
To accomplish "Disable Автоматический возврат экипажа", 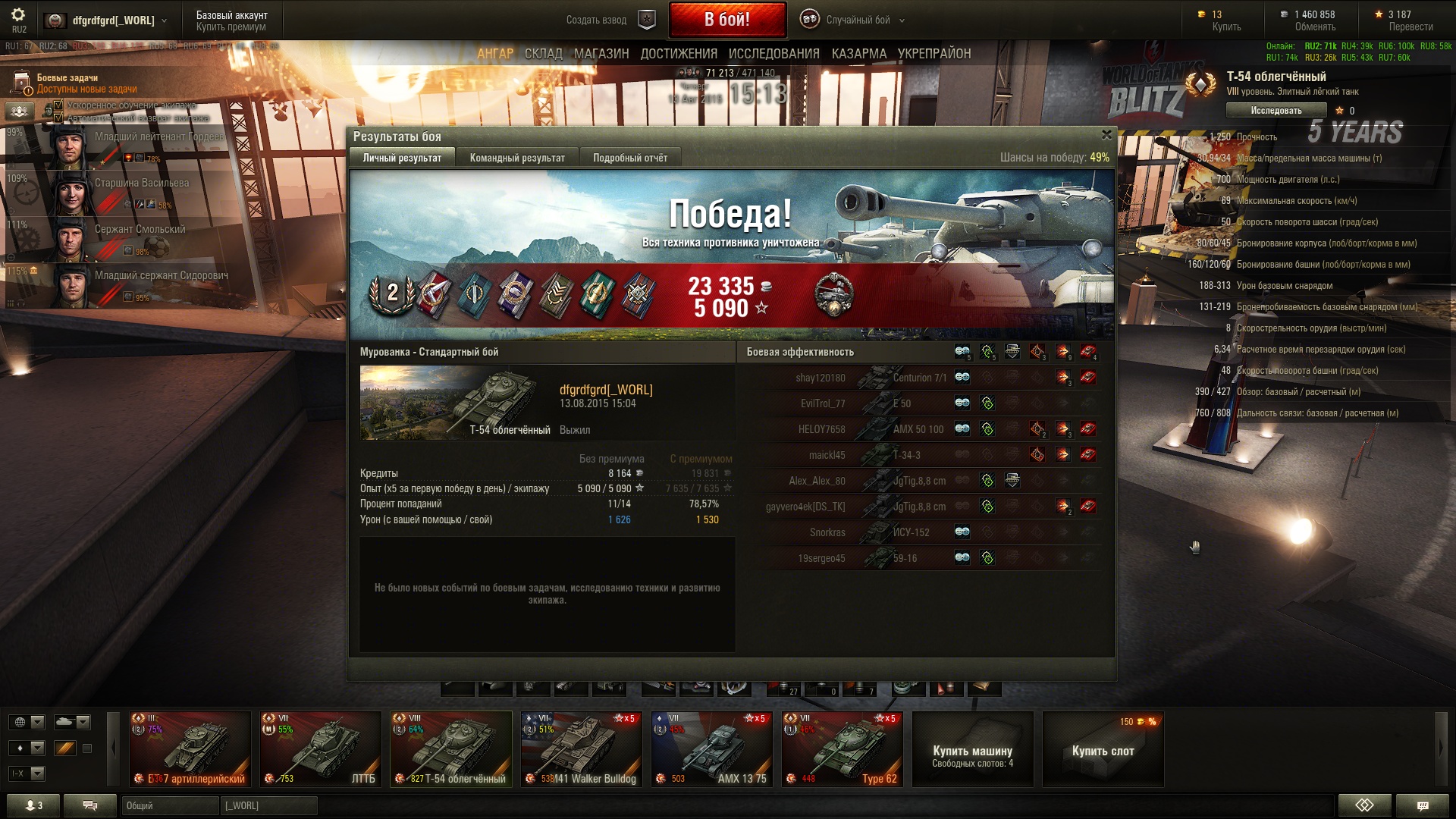I will 58,117.
